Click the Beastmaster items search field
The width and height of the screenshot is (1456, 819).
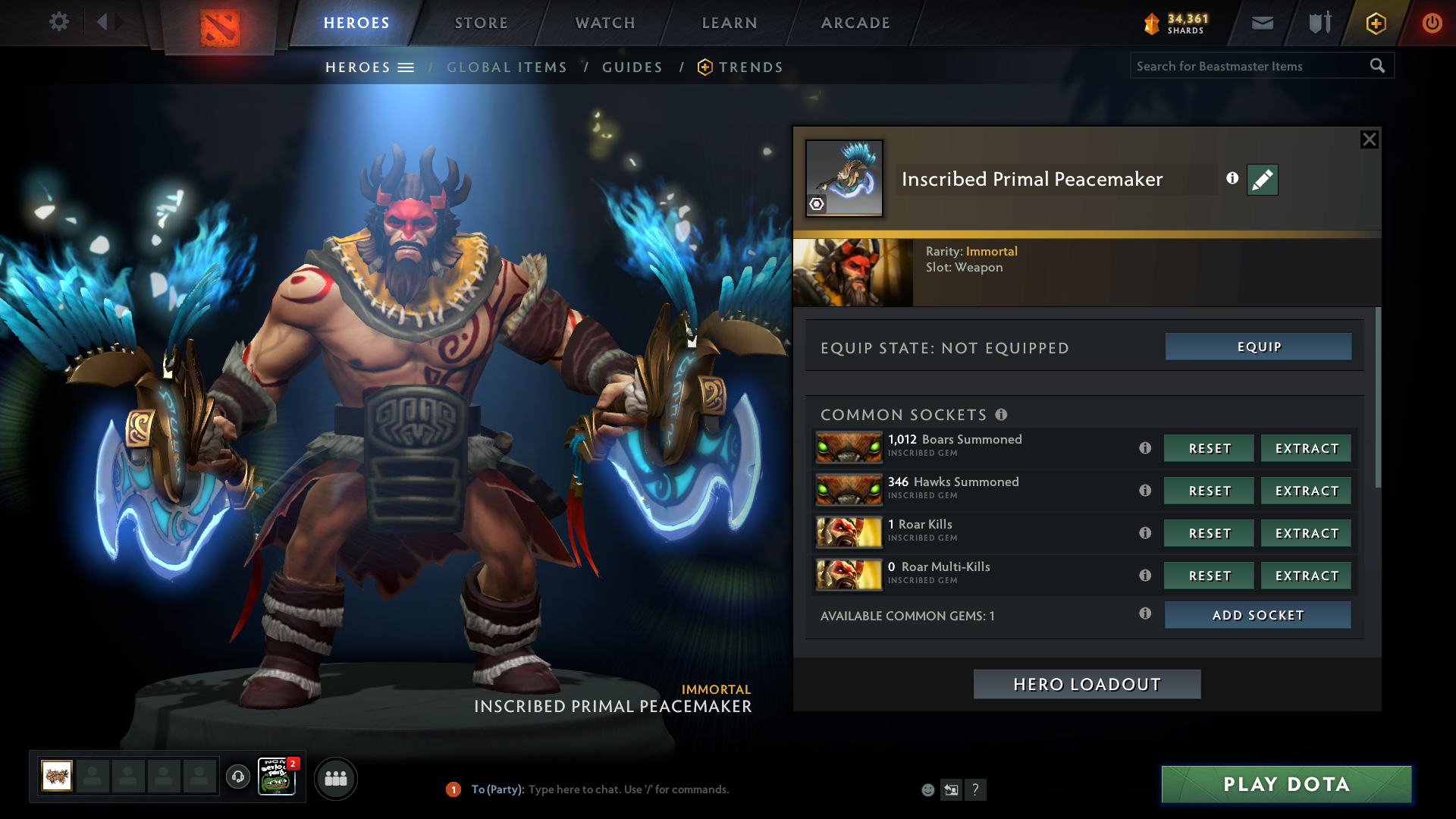(1250, 66)
